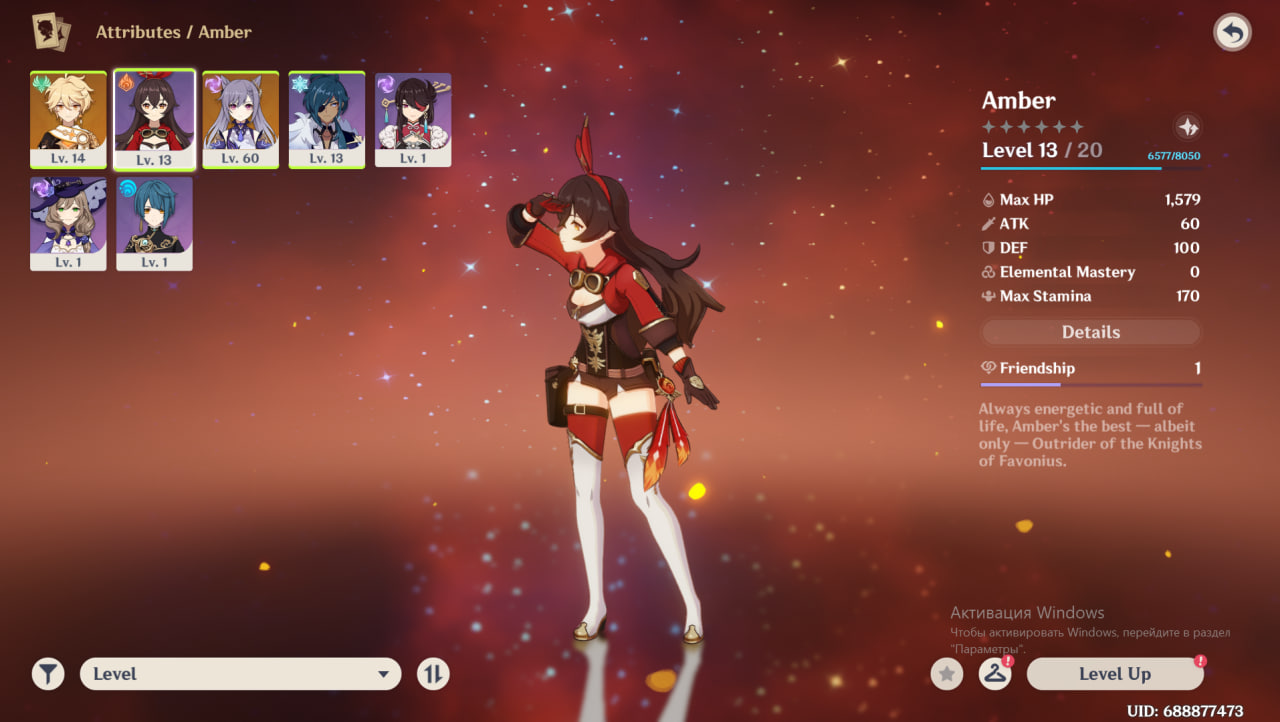Select the teal-haired Lv. 1 Anemo character
1280x722 pixels.
tap(154, 223)
